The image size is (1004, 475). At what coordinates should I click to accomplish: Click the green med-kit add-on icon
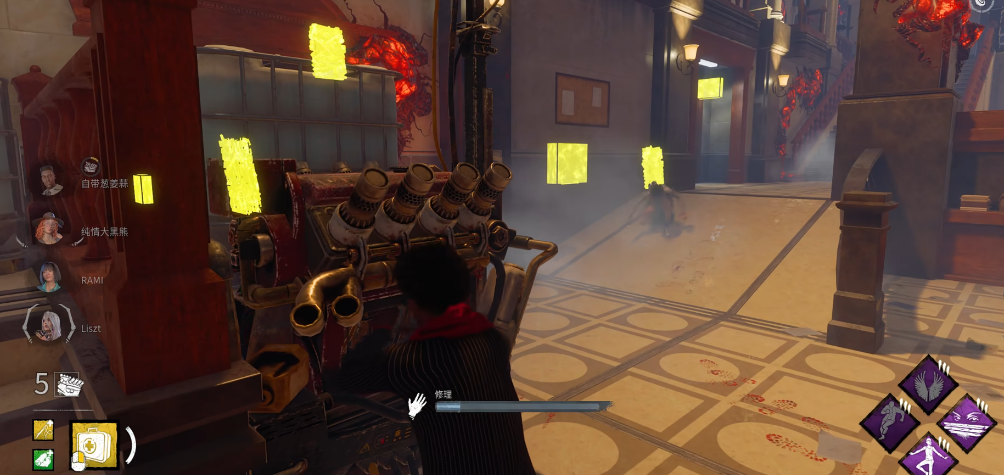(43, 458)
